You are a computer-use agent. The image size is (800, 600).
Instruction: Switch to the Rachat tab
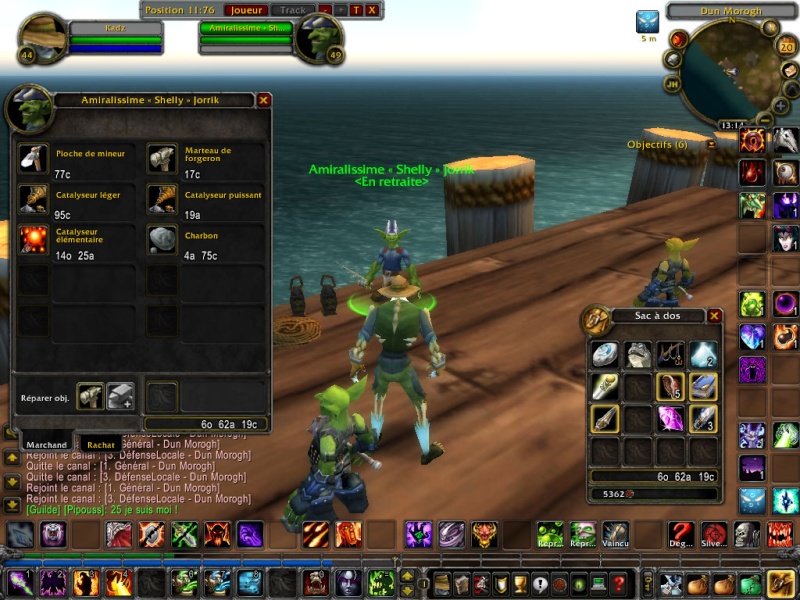click(x=100, y=445)
